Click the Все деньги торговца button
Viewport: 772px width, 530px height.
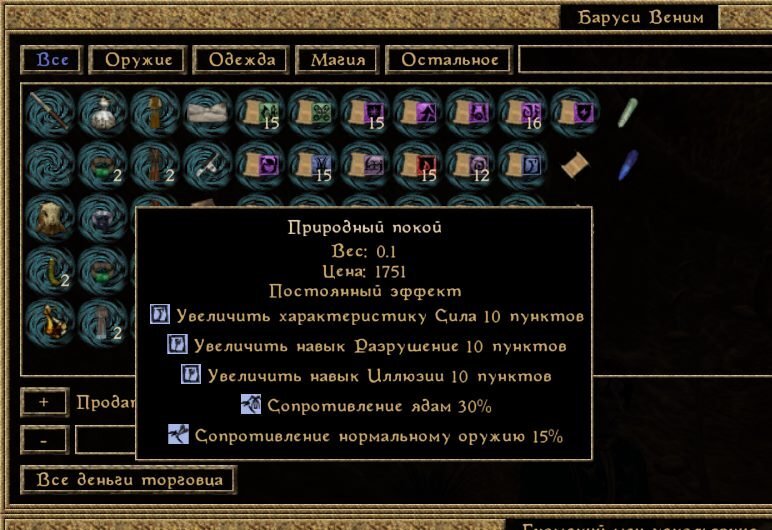[x=128, y=480]
